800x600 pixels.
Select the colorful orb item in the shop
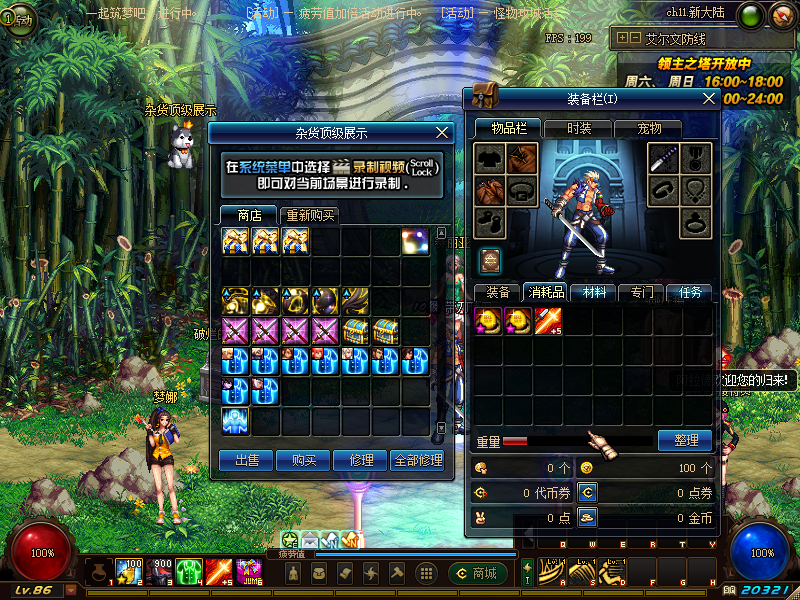point(416,241)
